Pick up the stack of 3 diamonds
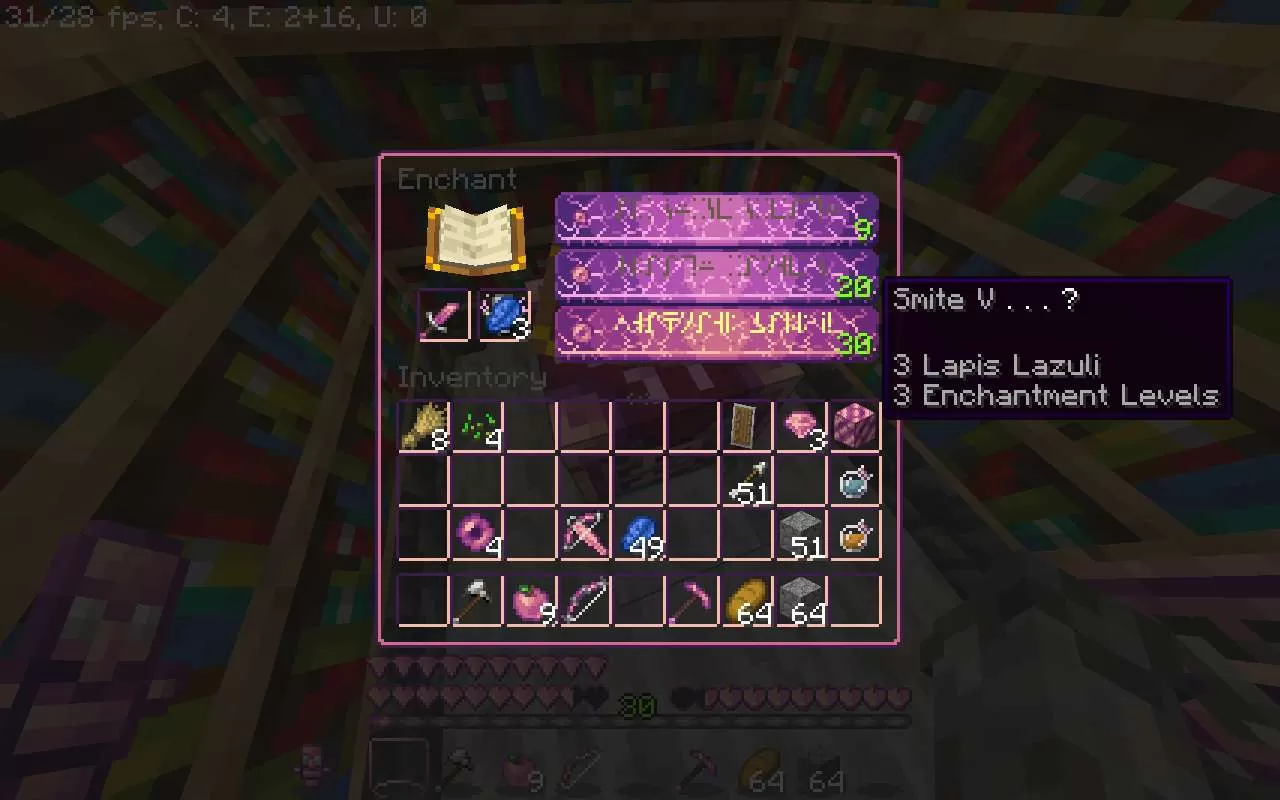The width and height of the screenshot is (1280, 800). (799, 425)
